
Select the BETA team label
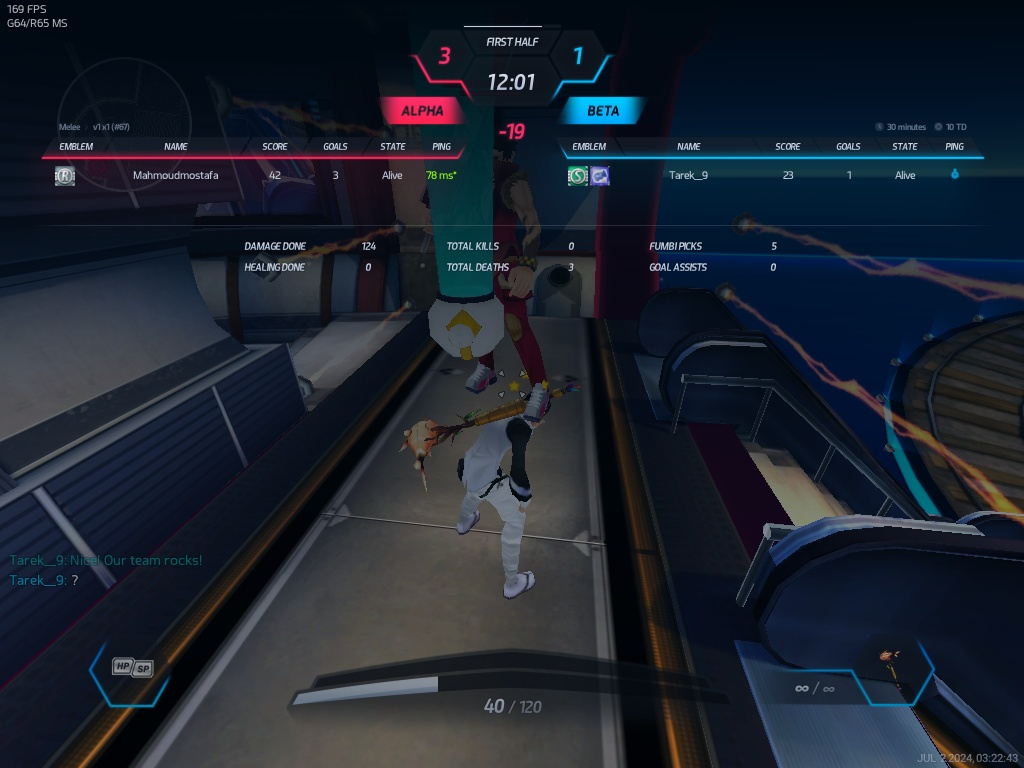coord(603,111)
